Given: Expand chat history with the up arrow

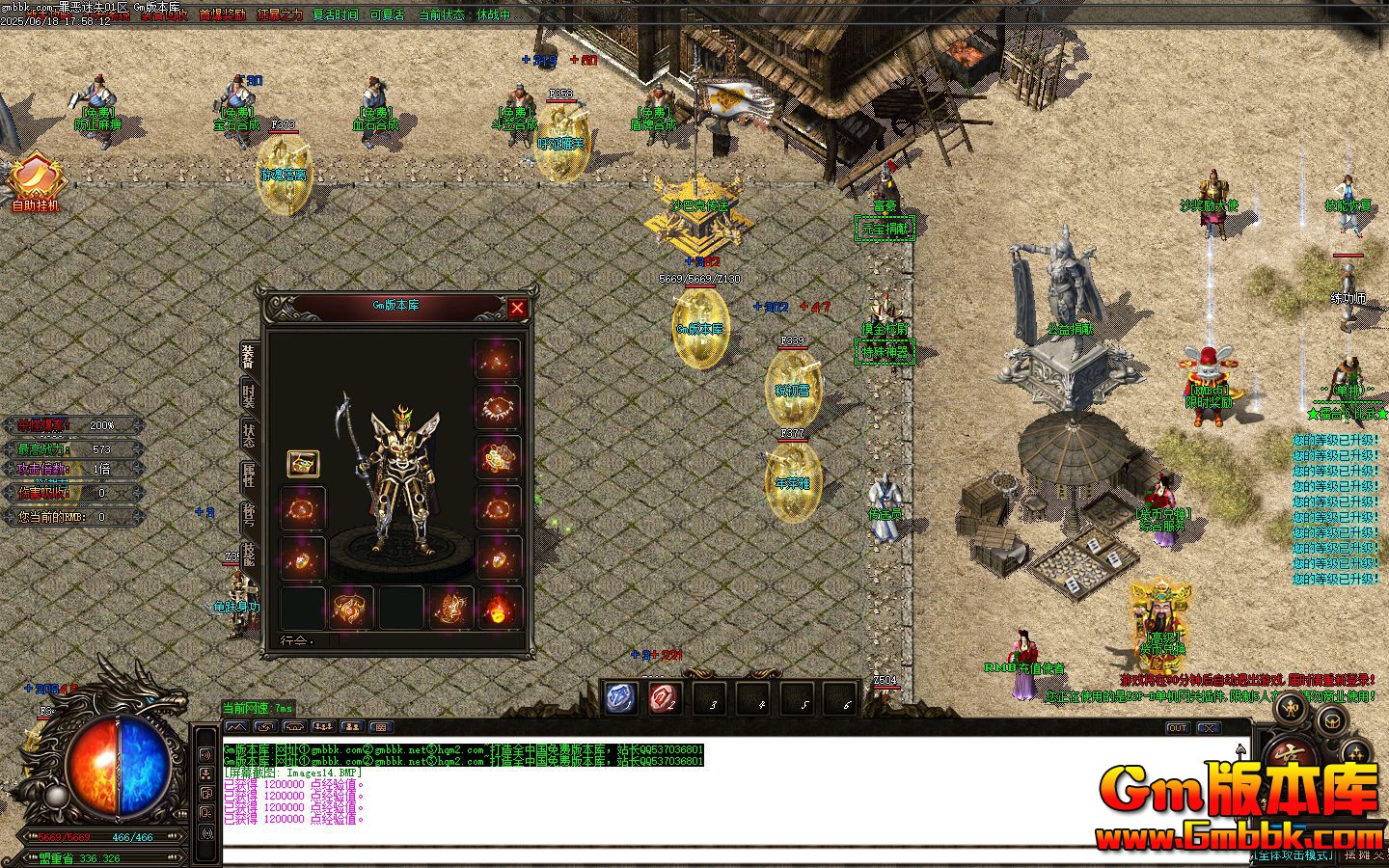Looking at the screenshot, I should coord(1242,747).
